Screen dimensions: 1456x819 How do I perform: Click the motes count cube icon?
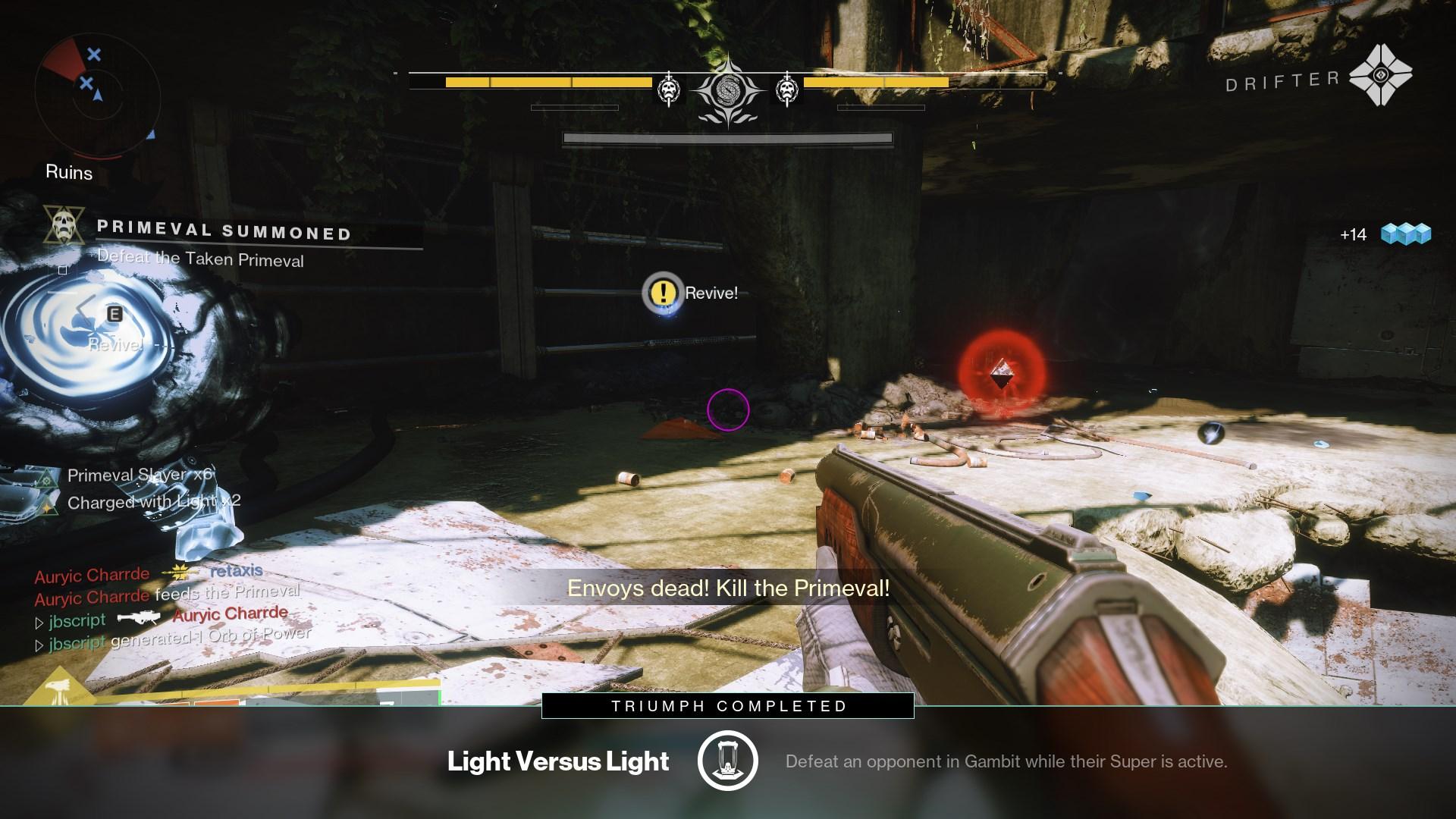point(1405,234)
